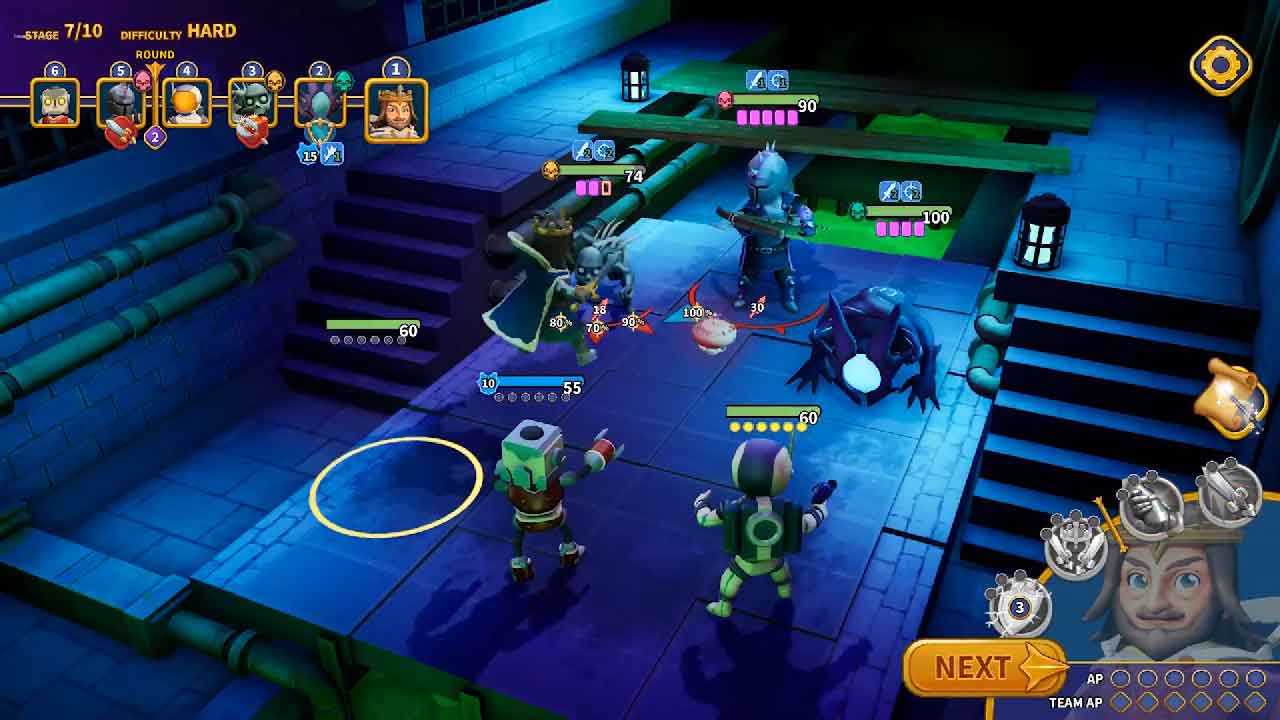Activate the gauntlet fist ability
Image resolution: width=1280 pixels, height=720 pixels.
(1150, 504)
